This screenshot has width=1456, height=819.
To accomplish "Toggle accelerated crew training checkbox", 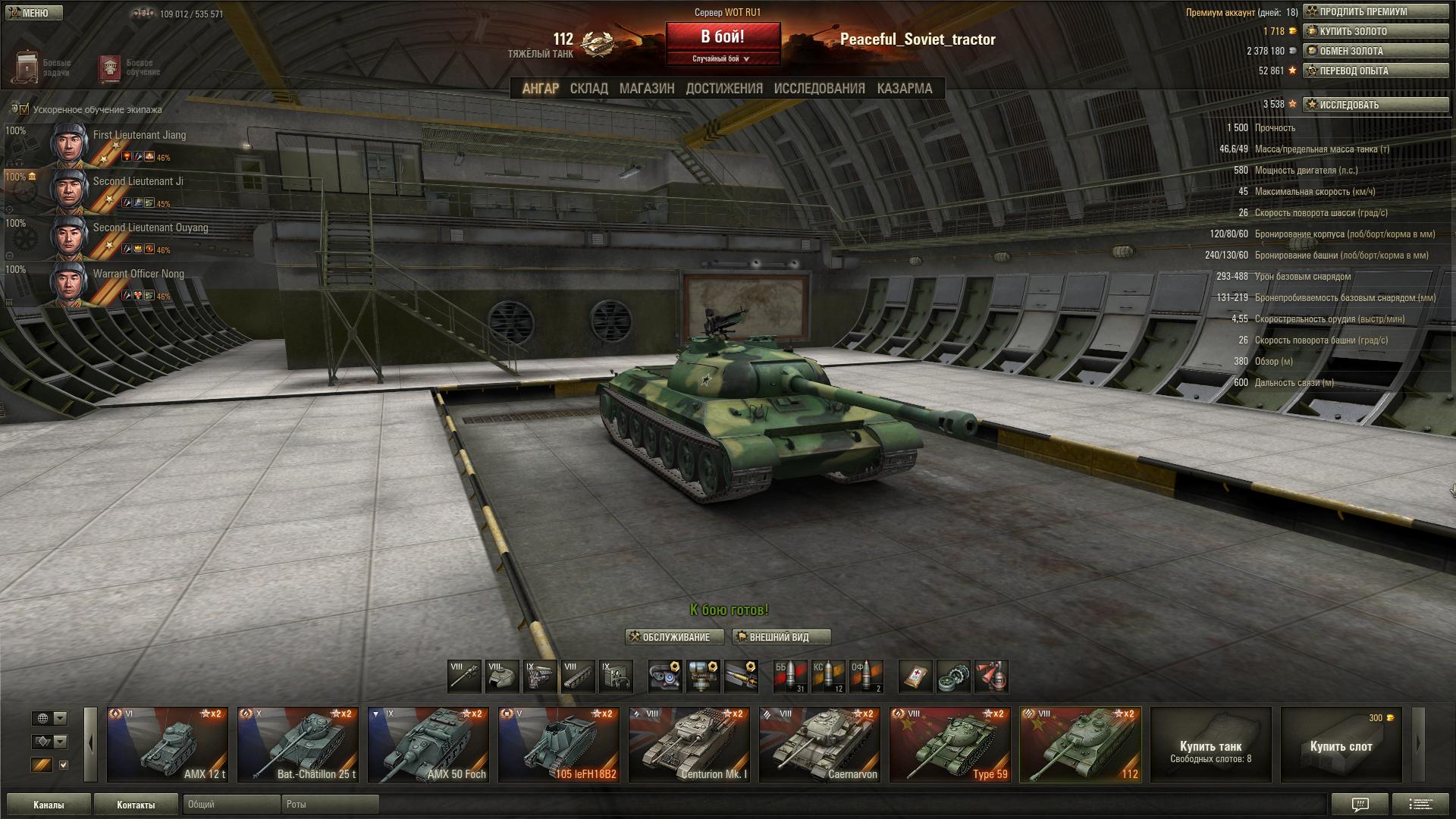I will pos(24,109).
